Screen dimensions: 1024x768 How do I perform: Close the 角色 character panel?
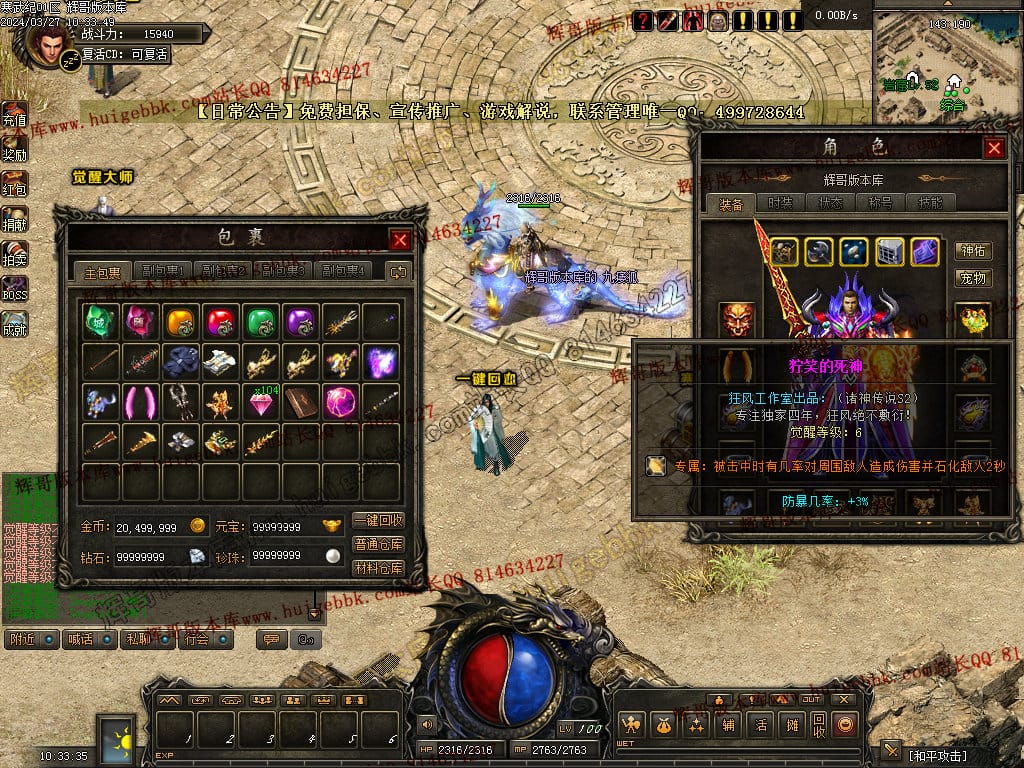994,149
